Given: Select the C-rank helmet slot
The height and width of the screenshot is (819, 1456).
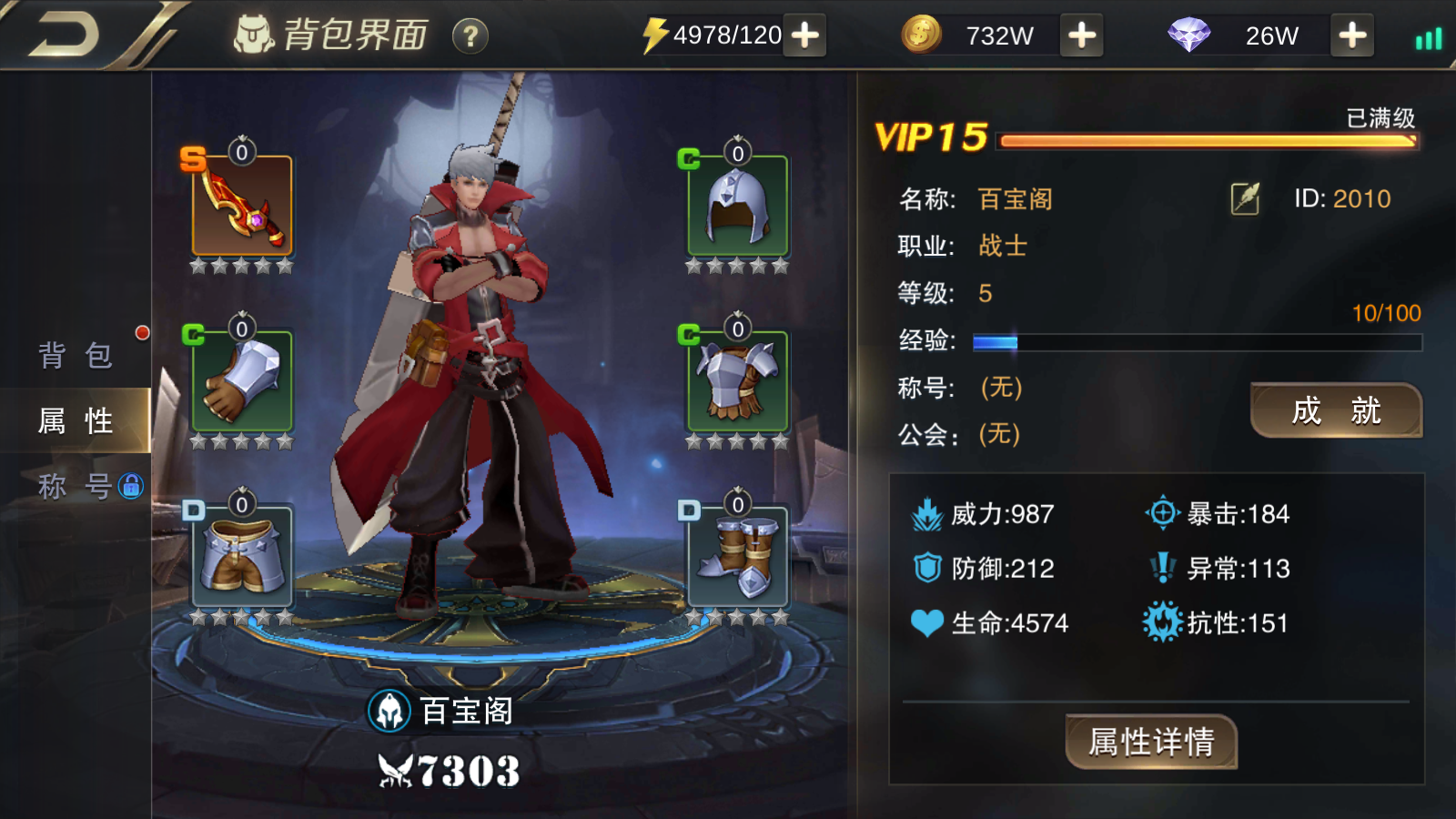Looking at the screenshot, I should tap(738, 206).
